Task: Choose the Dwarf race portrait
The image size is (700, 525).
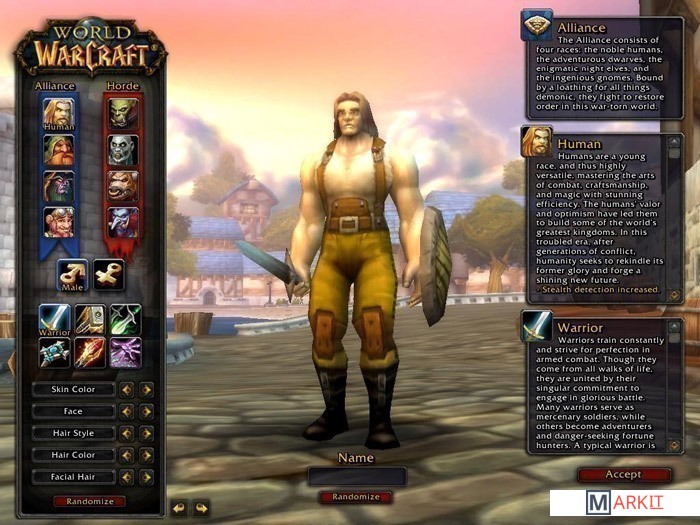Action: point(58,150)
